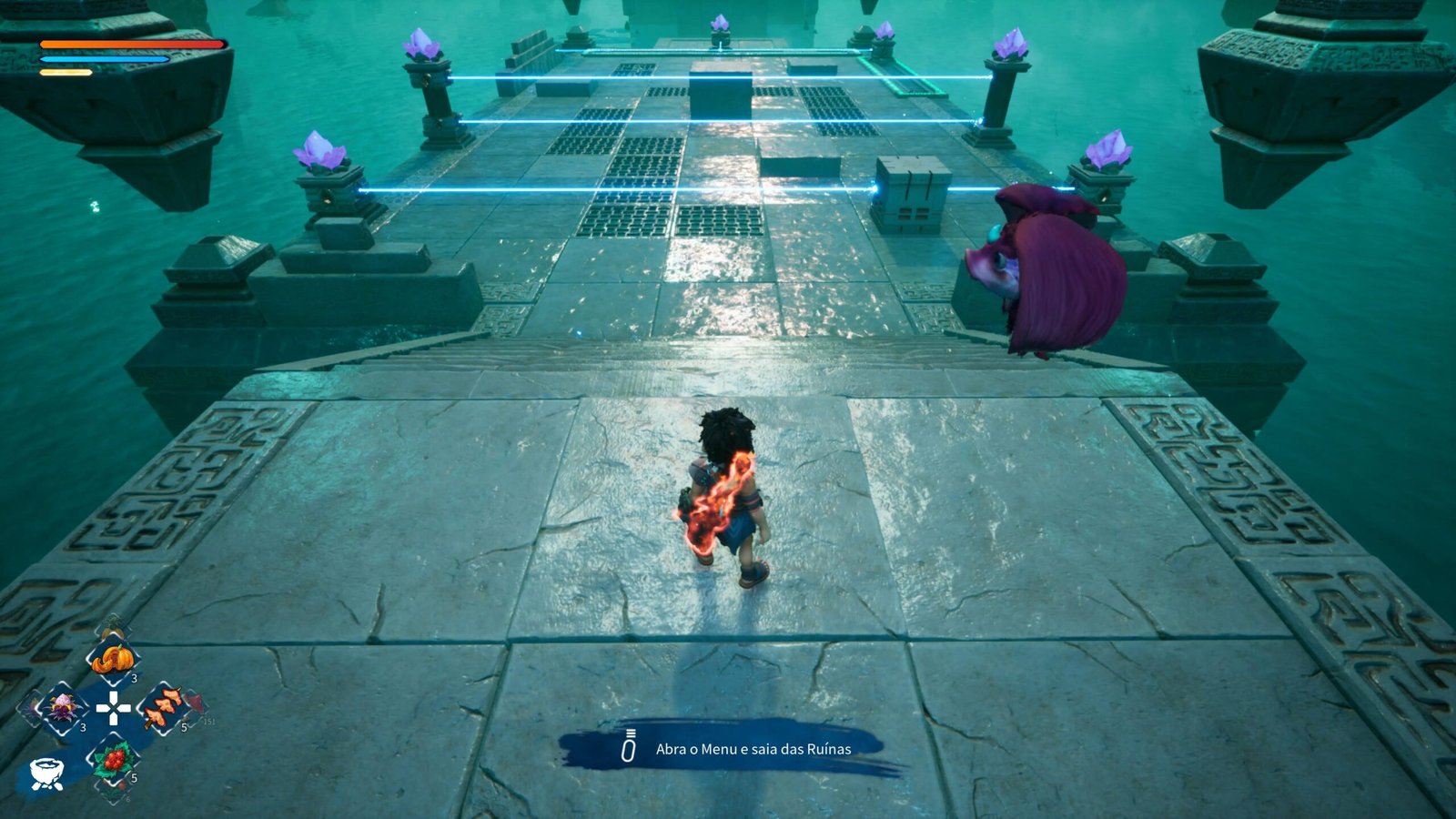1456x819 pixels.
Task: Select the red berries item slot
Action: point(113,758)
